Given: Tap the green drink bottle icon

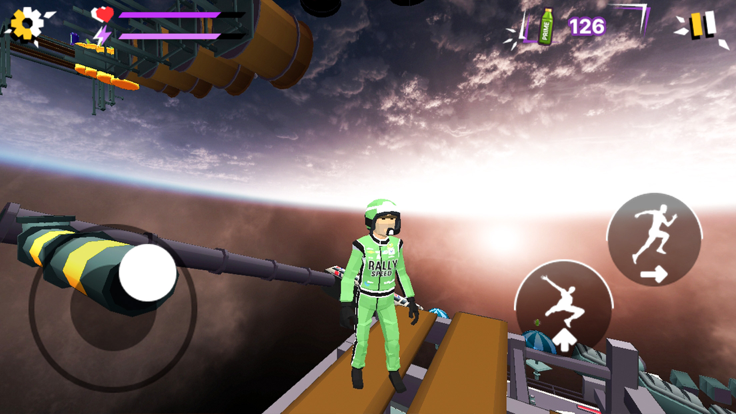Looking at the screenshot, I should [x=546, y=26].
